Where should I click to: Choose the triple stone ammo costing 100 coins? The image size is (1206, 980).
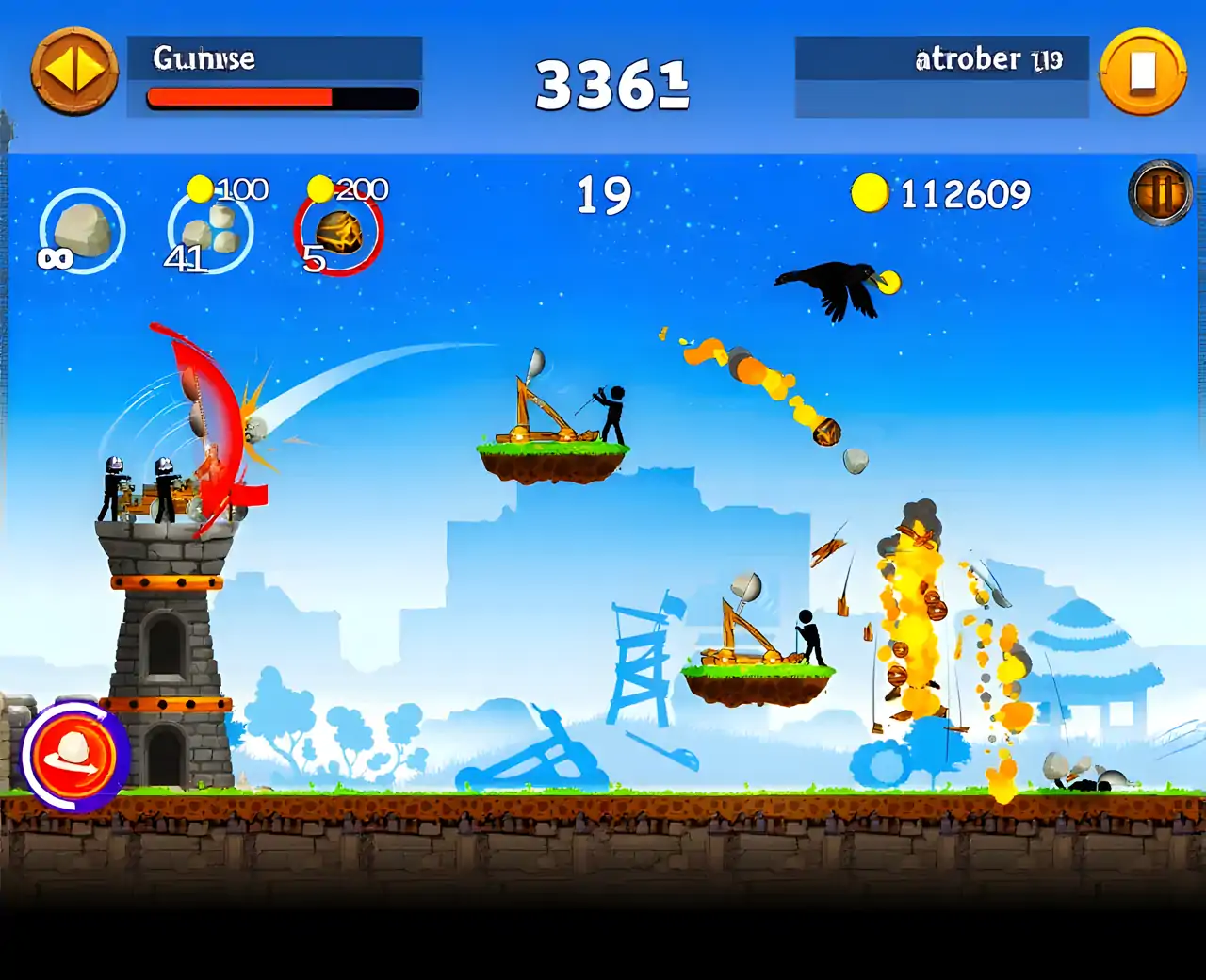coord(210,231)
